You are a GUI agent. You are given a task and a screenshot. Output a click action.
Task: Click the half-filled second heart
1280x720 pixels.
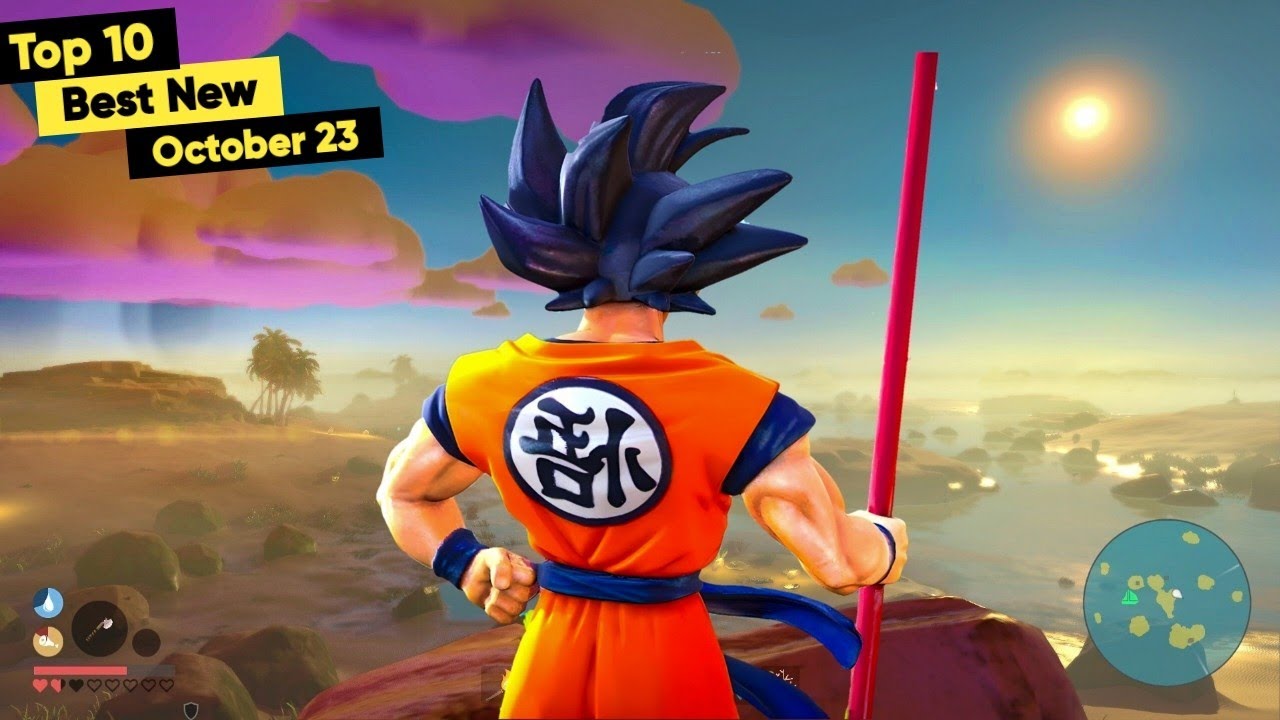[56, 684]
